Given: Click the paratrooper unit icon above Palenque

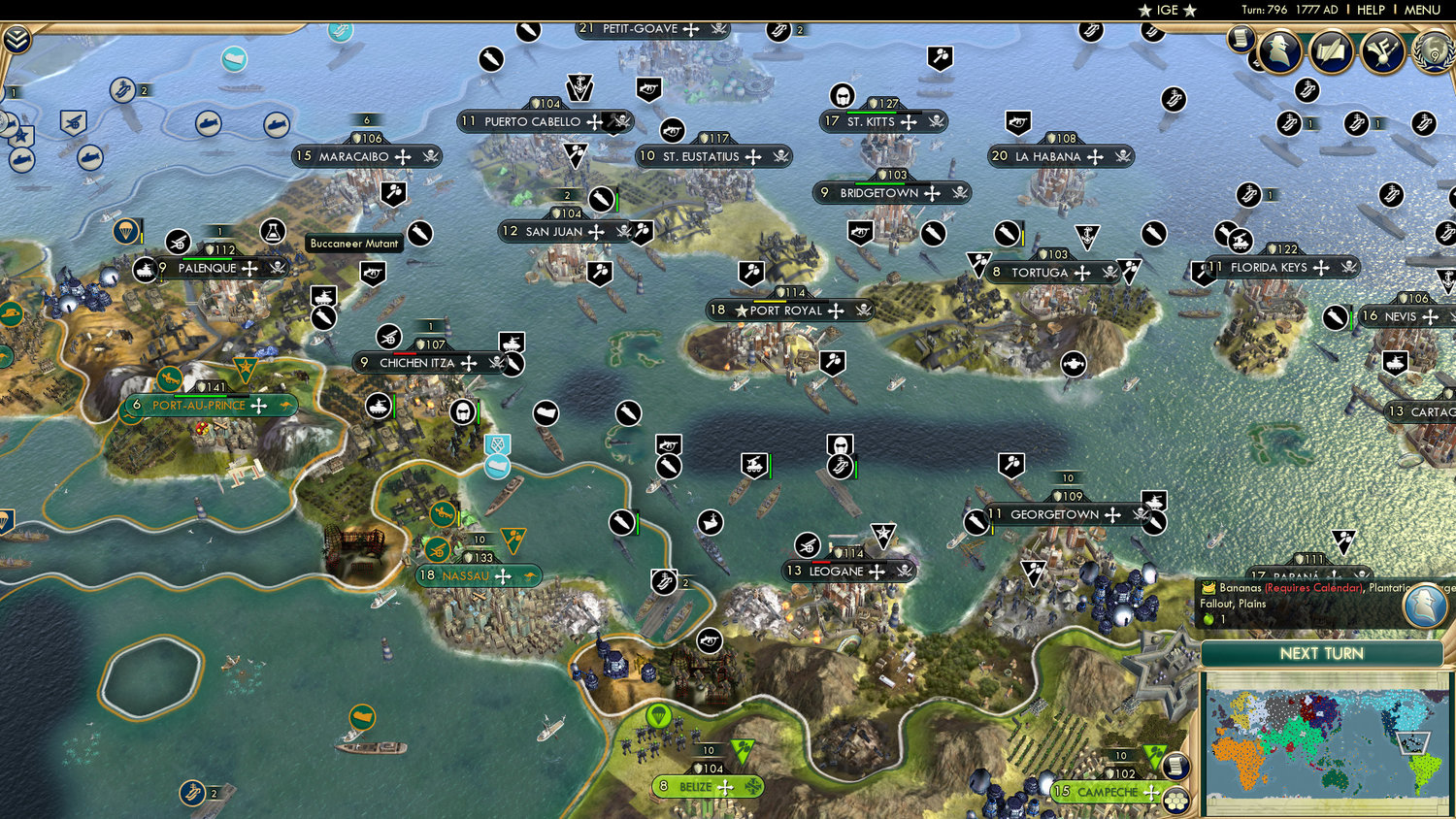Looking at the screenshot, I should (126, 229).
